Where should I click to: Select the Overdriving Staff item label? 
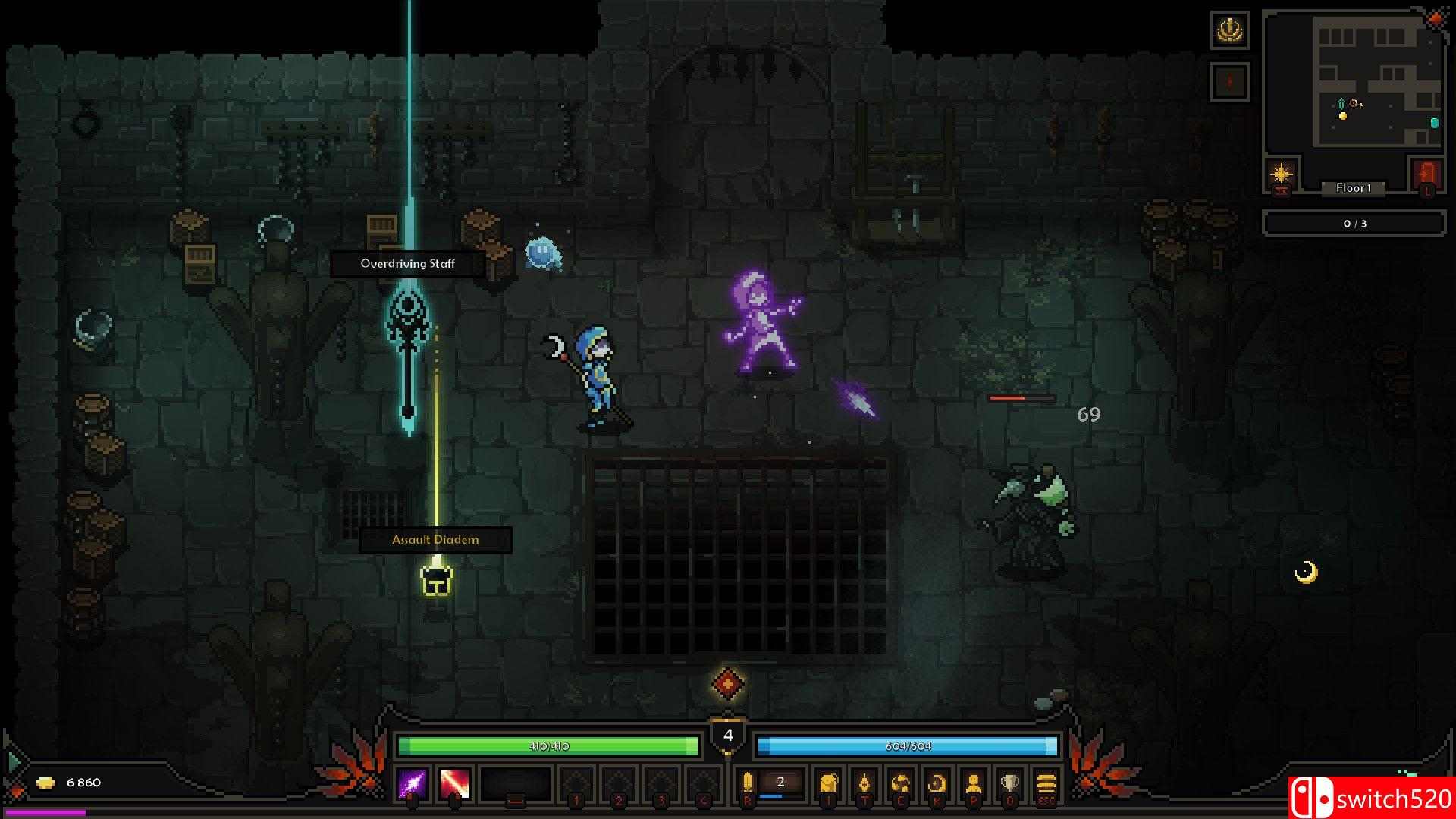407,264
